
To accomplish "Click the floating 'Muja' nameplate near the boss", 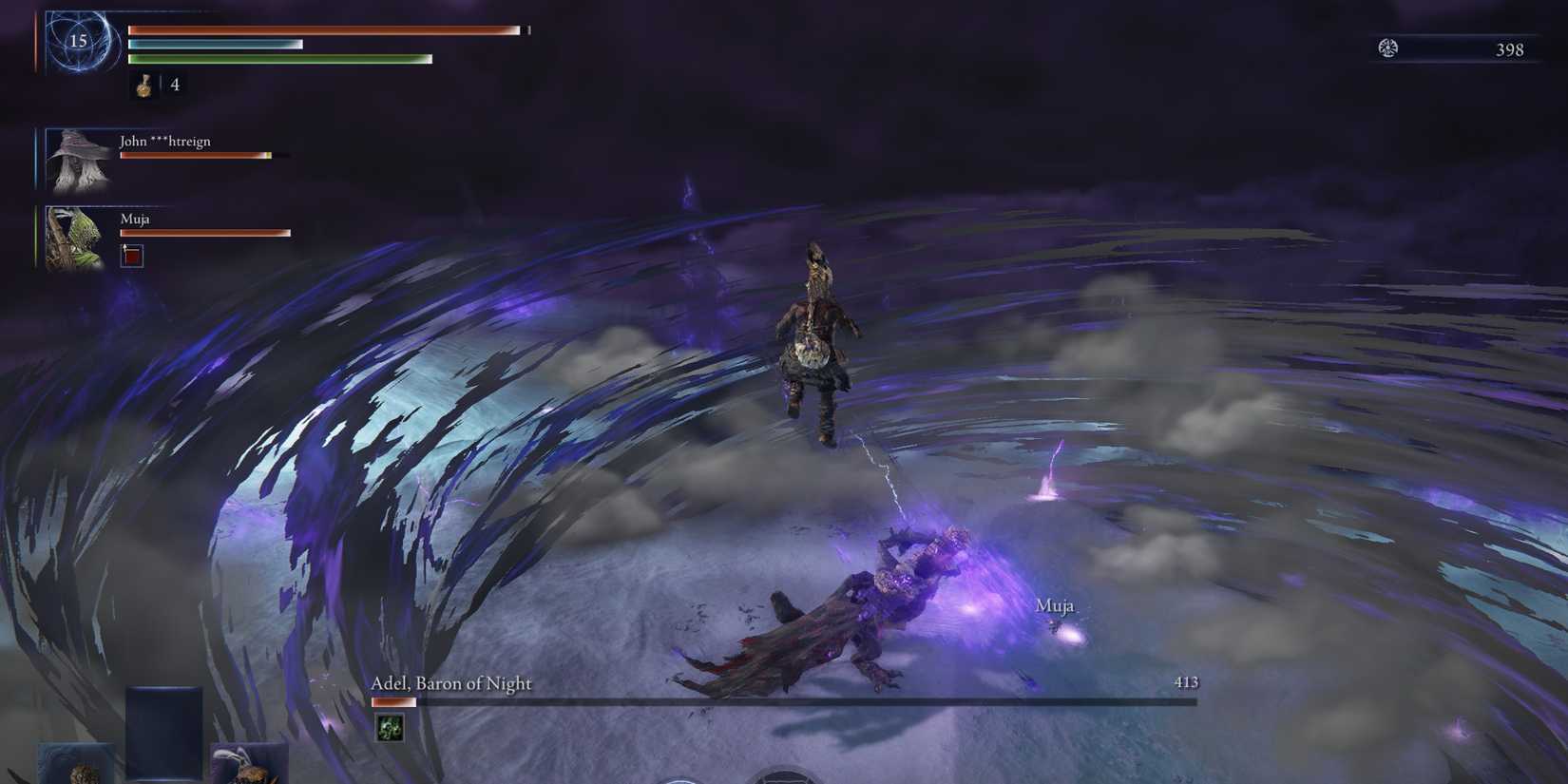I will 1056,604.
